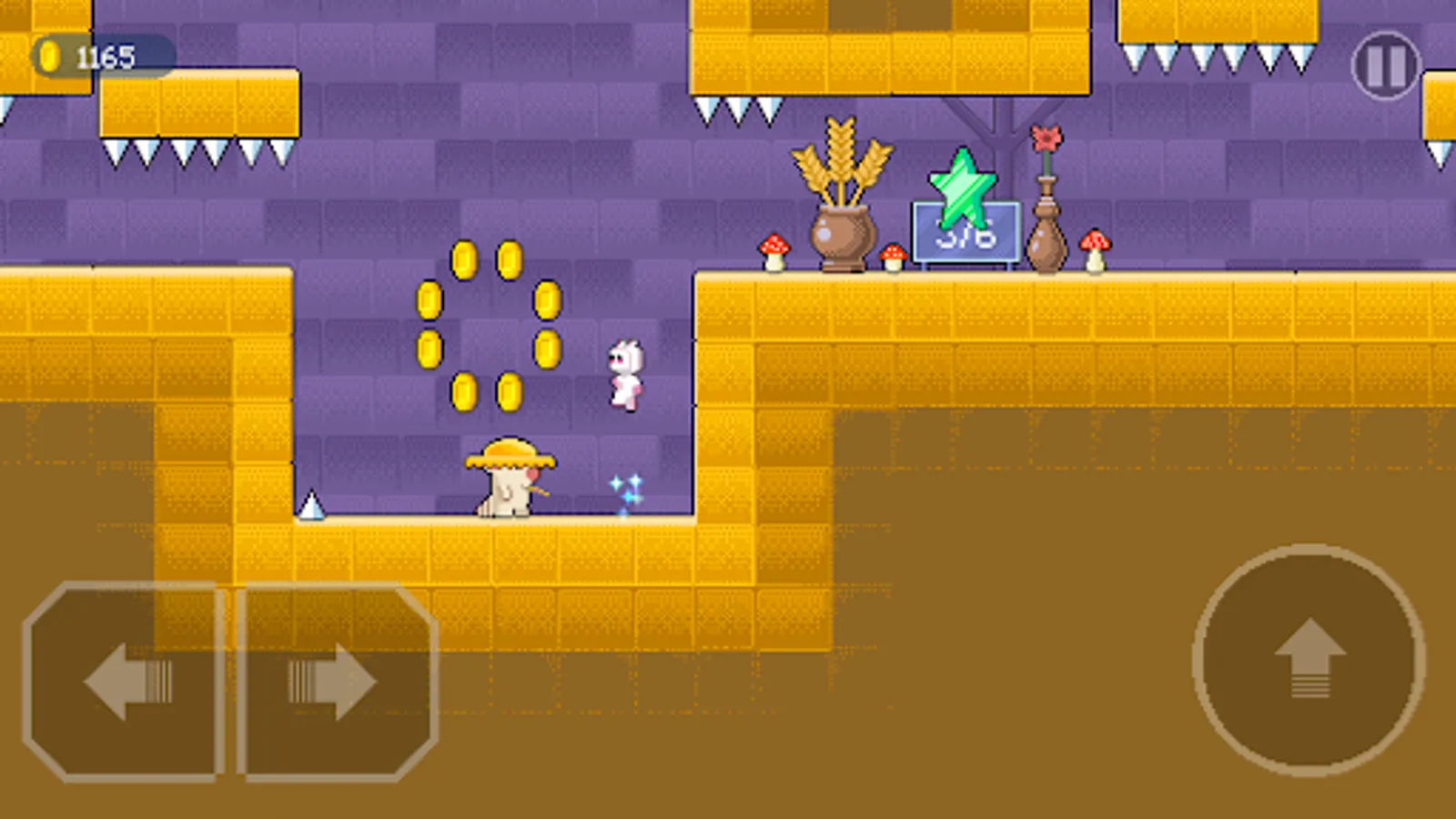Tap the up arrow jump control
This screenshot has width=1456, height=819.
pos(1305,658)
